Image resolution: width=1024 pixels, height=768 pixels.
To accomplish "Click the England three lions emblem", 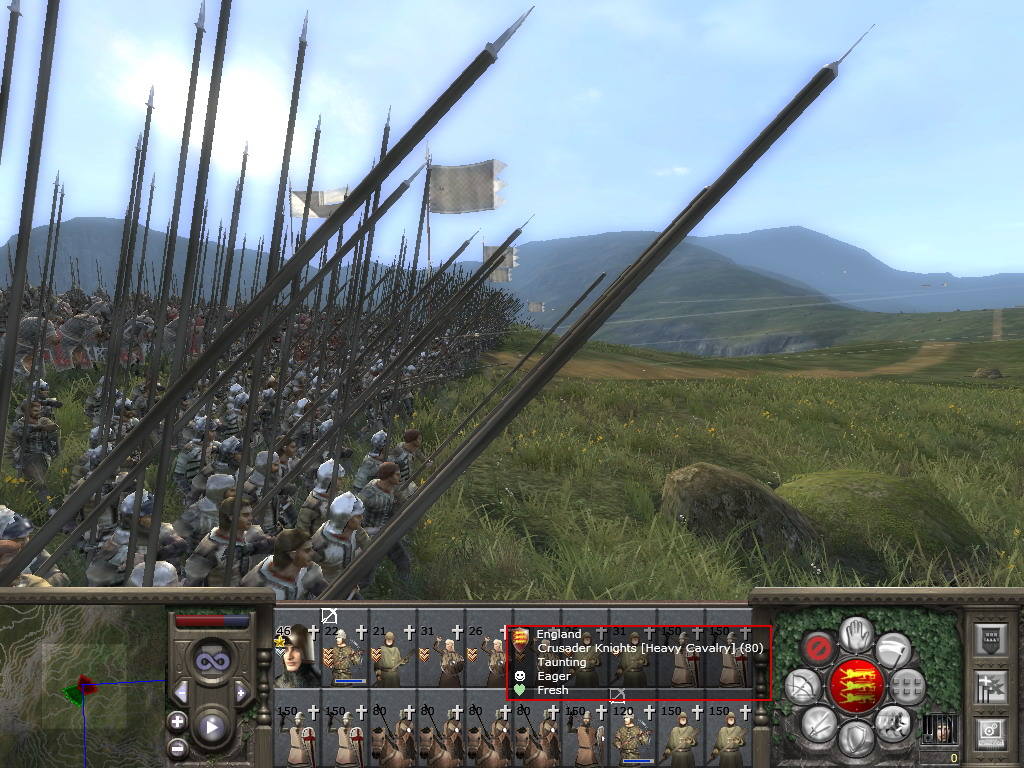I will [855, 686].
